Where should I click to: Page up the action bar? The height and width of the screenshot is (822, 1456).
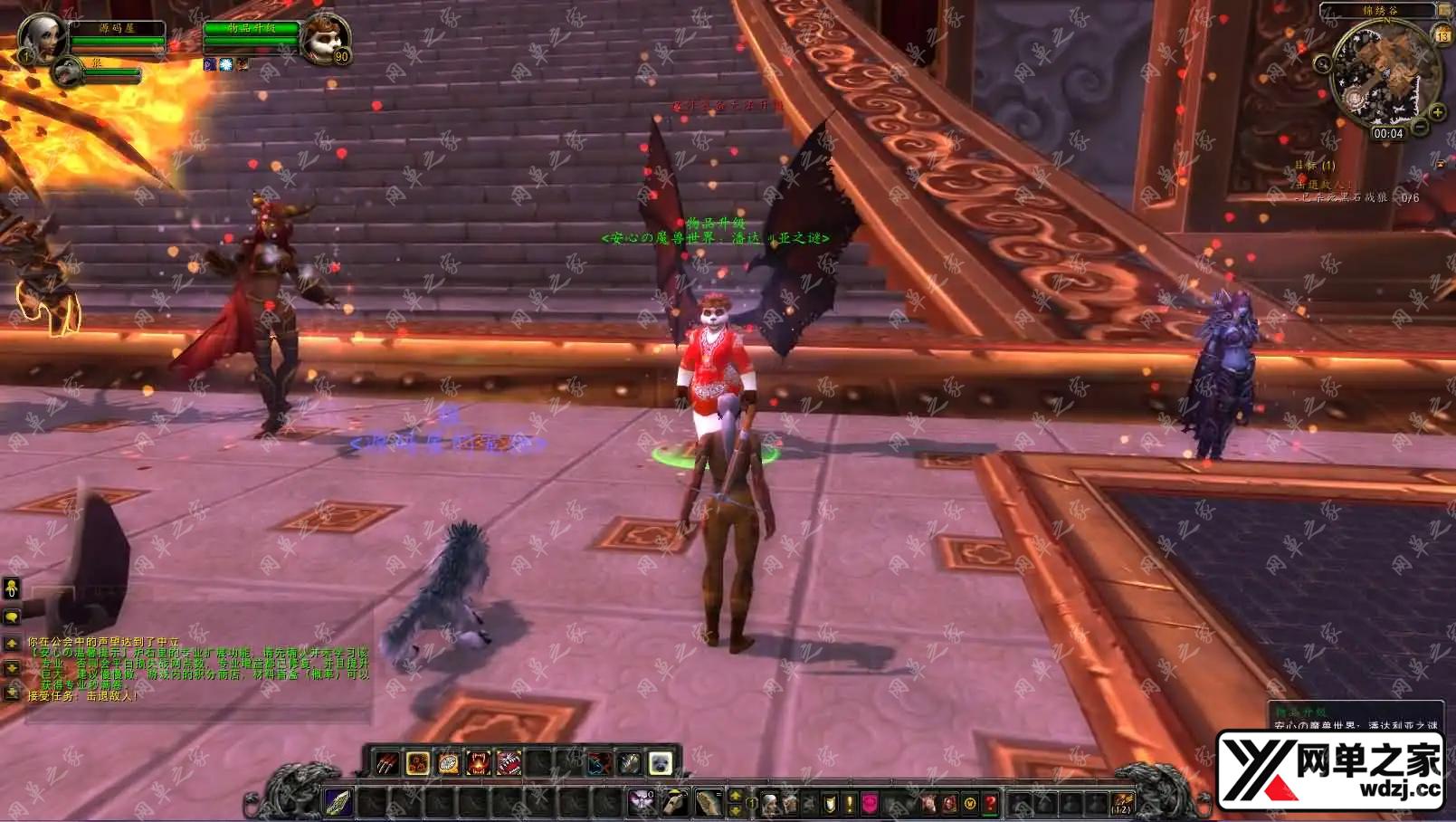pos(736,796)
